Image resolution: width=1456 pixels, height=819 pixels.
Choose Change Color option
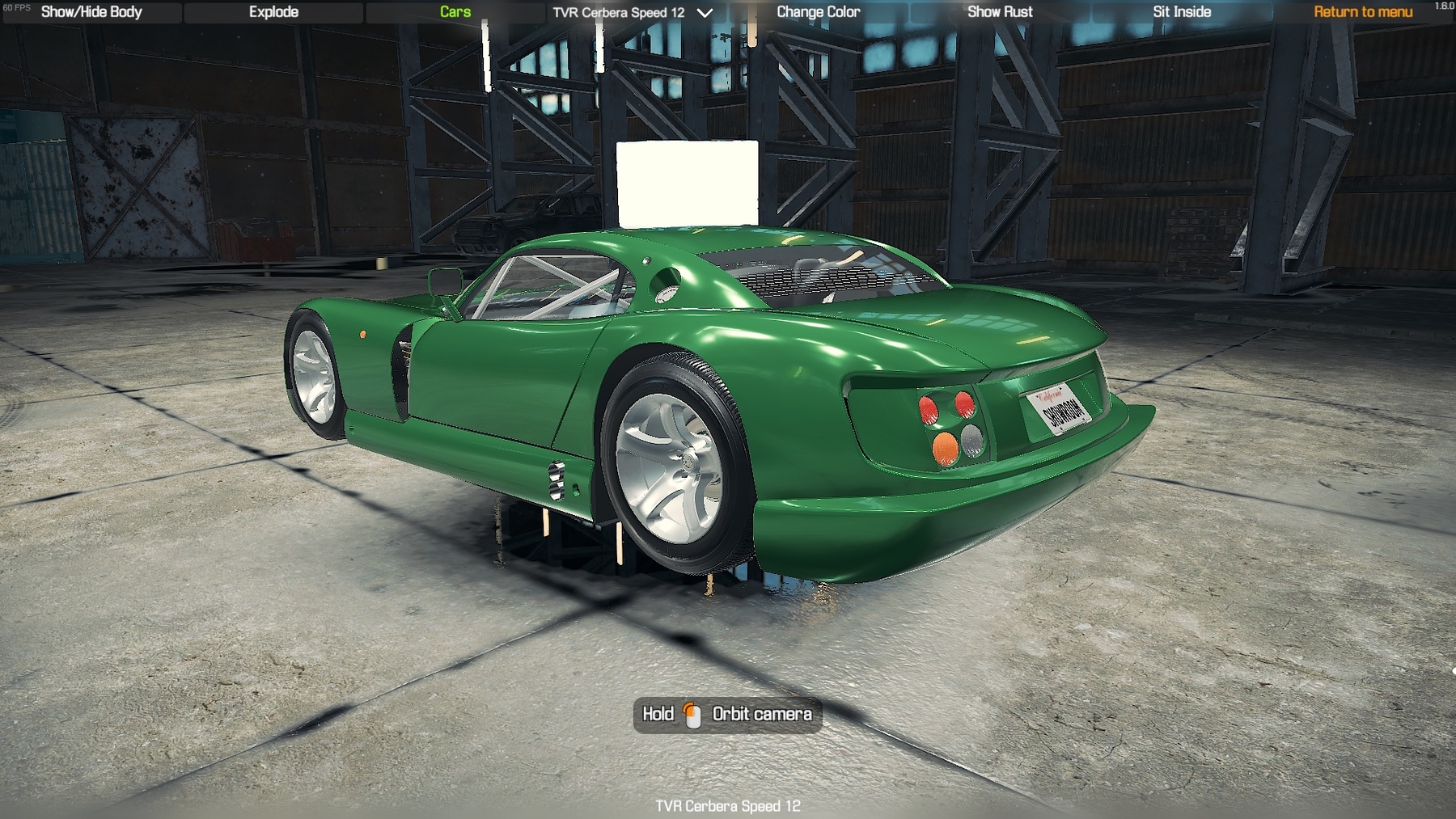click(x=818, y=12)
